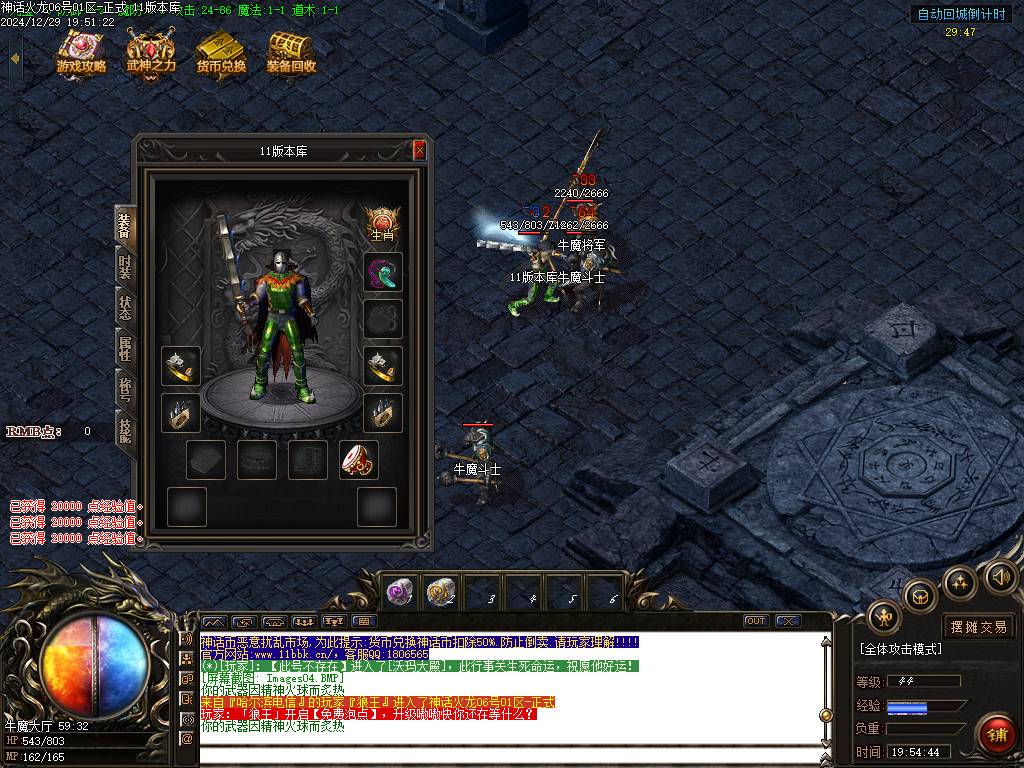
Task: Switch to the 时装 fashion tab
Action: coord(125,266)
